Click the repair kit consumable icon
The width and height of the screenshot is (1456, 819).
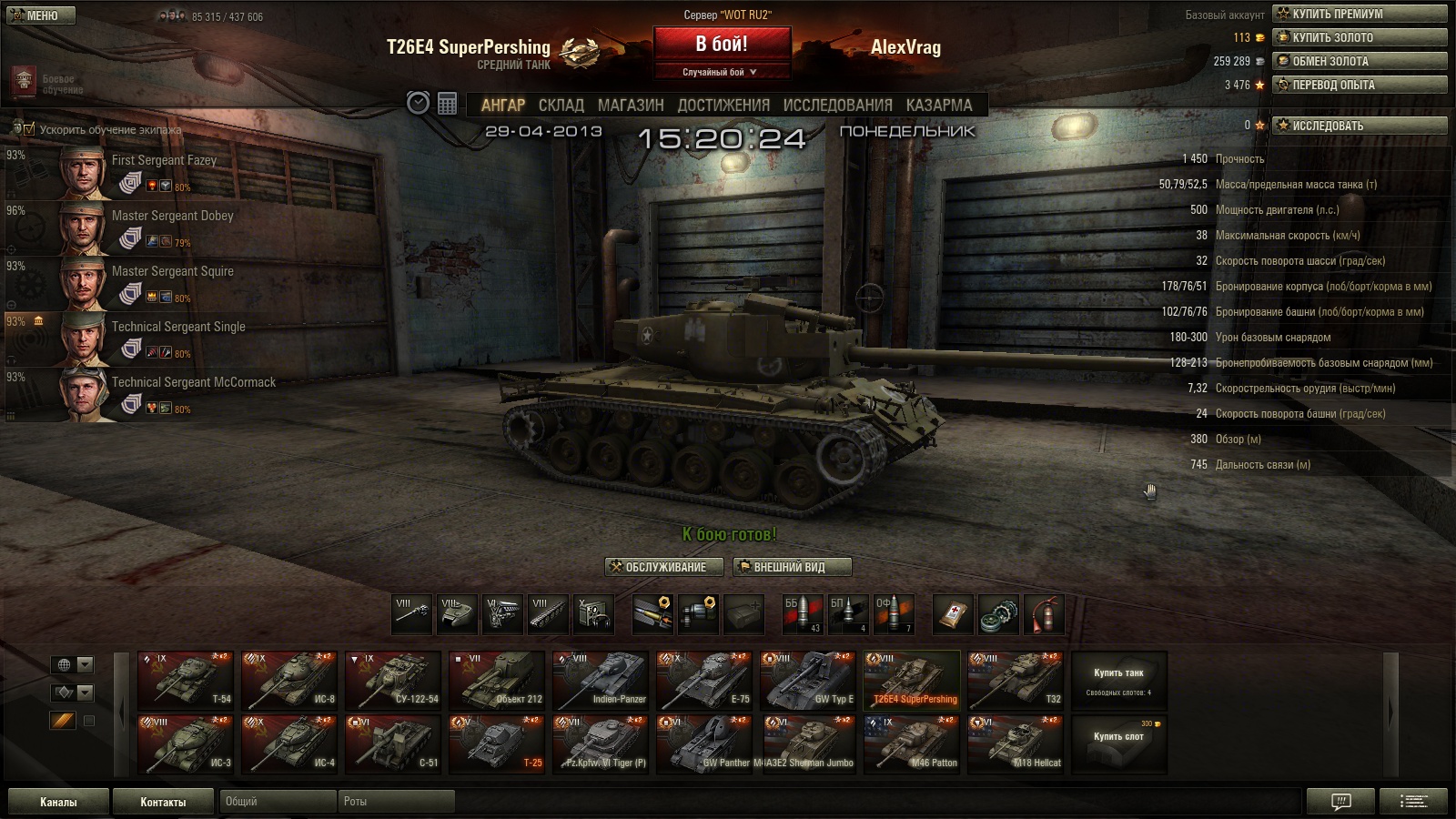[998, 612]
